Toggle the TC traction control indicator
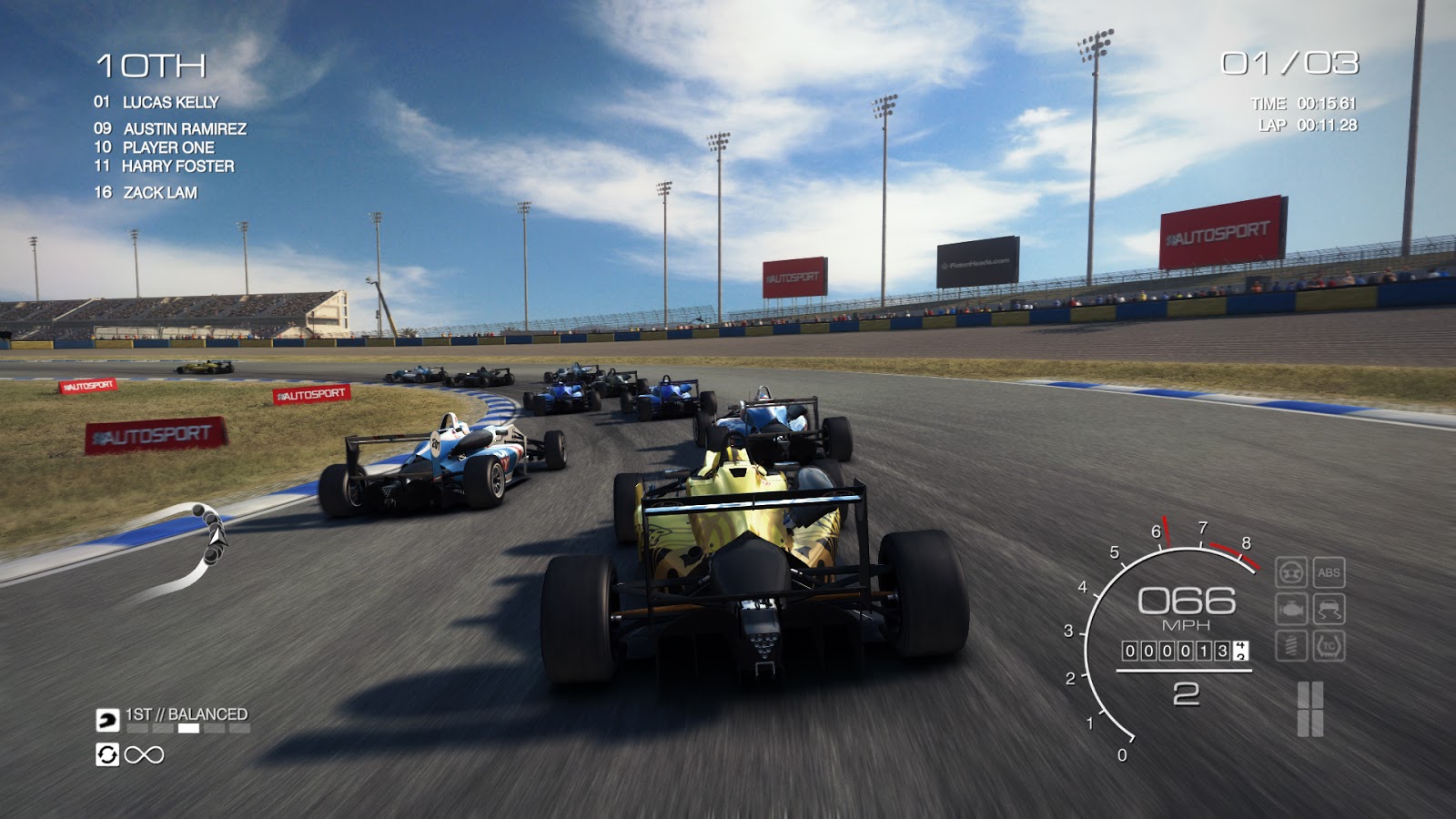 1329,646
